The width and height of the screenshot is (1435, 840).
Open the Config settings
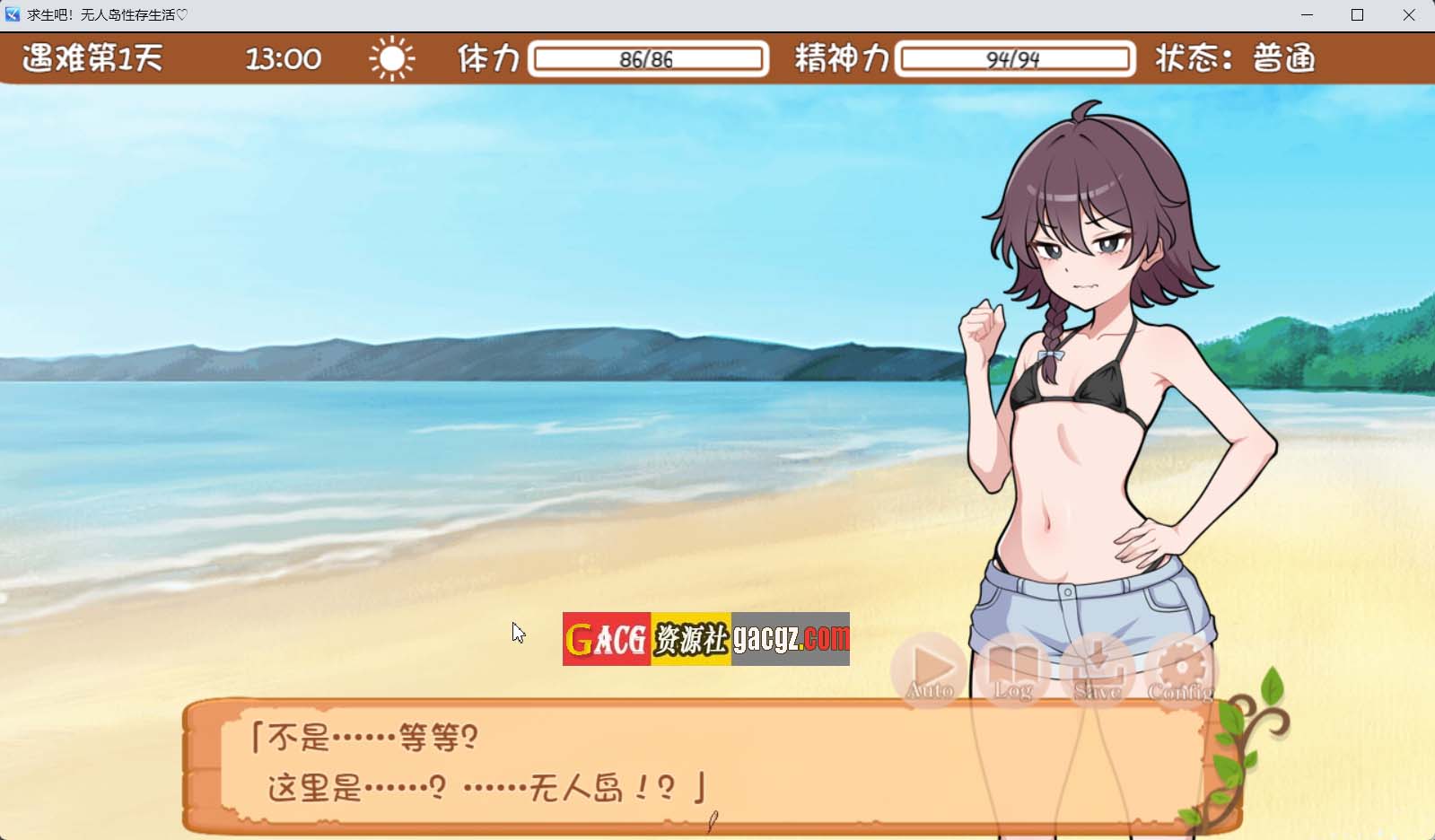click(x=1181, y=670)
